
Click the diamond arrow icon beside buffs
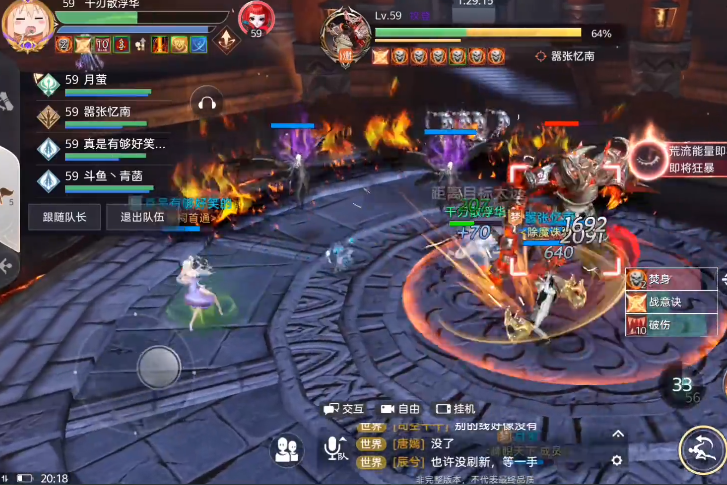pyautogui.click(x=226, y=41)
